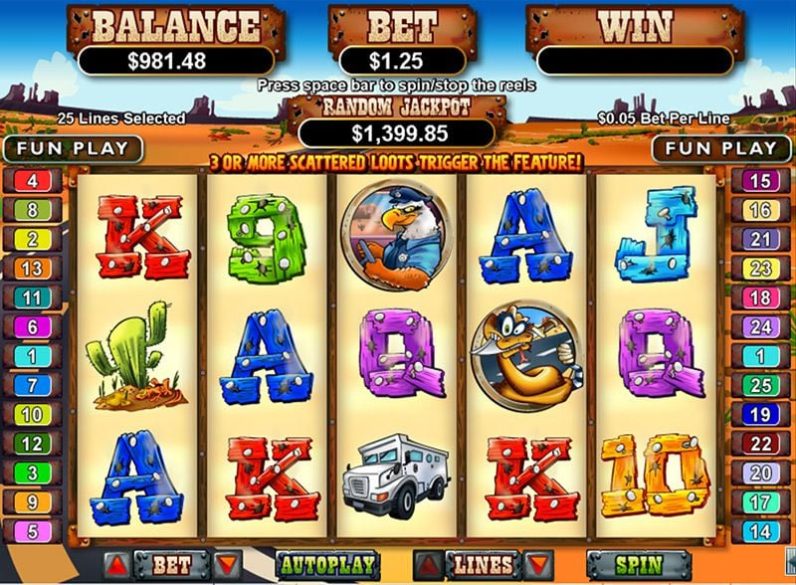
Task: Highlight the payline 15 marker
Action: [760, 182]
